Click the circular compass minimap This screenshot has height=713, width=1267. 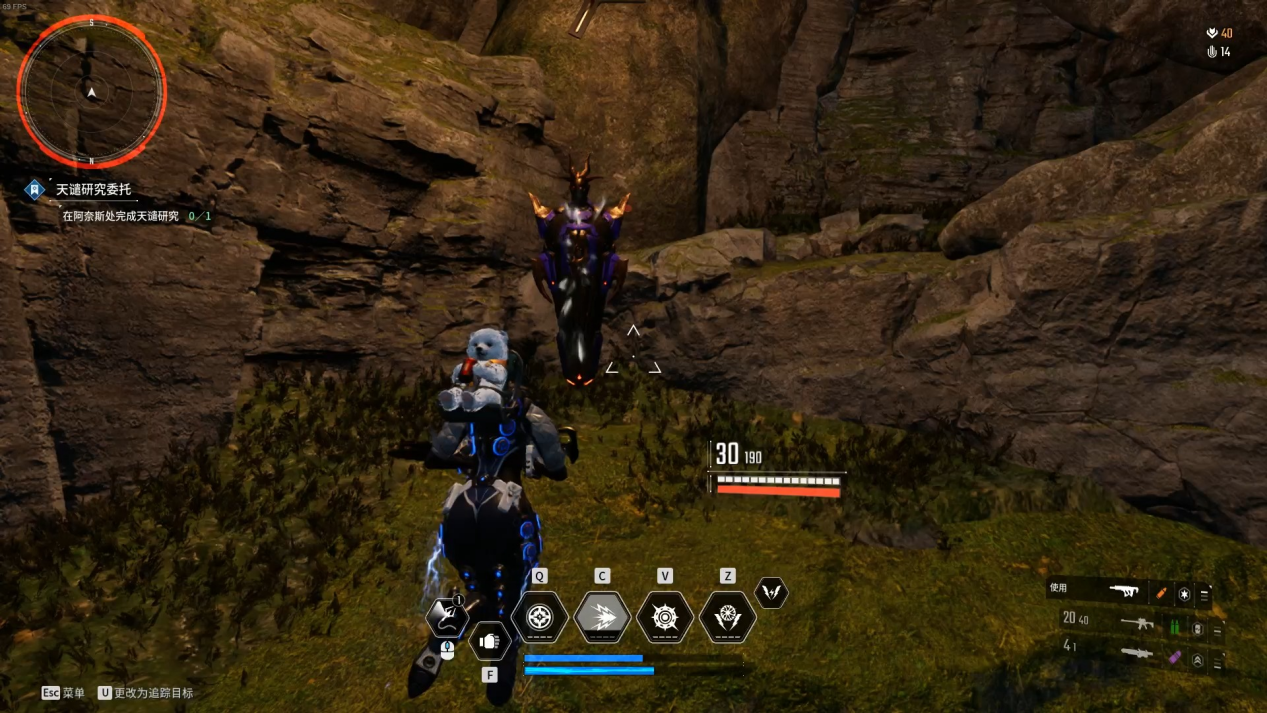91,92
